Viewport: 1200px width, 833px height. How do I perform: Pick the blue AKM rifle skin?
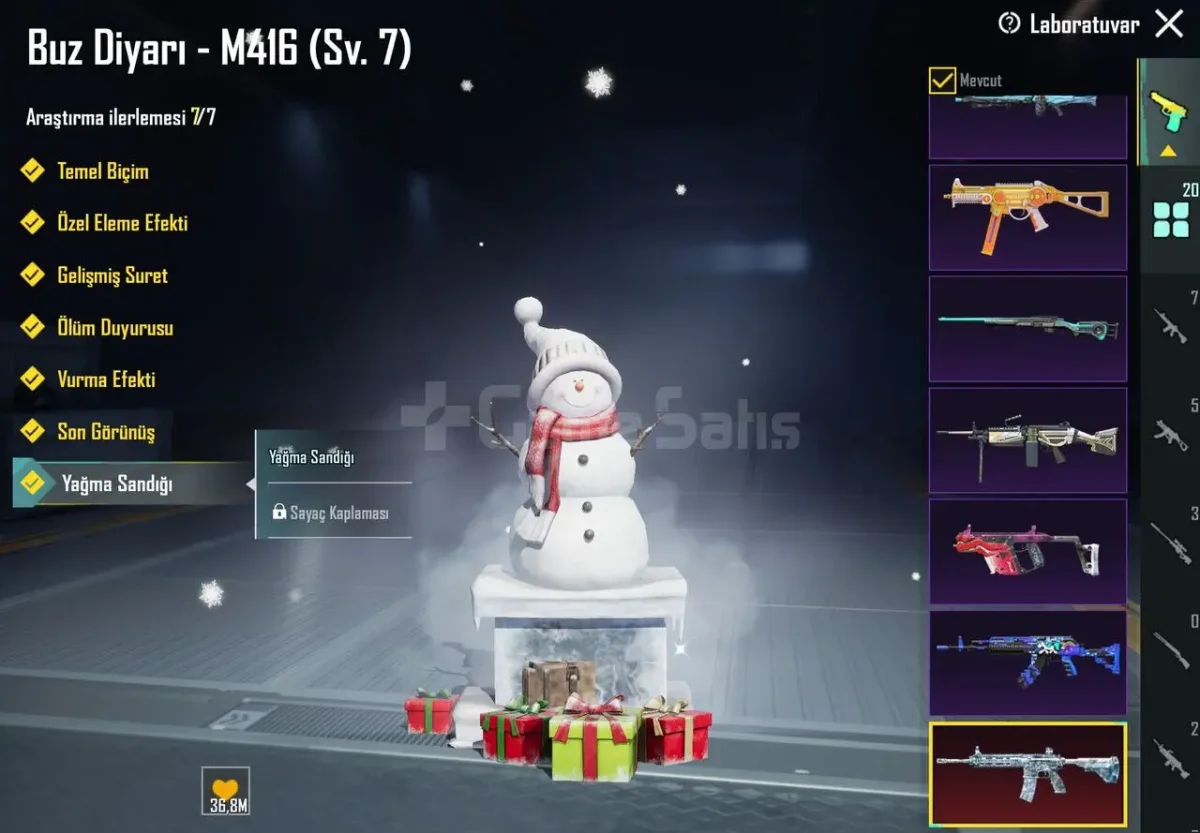[x=1027, y=662]
